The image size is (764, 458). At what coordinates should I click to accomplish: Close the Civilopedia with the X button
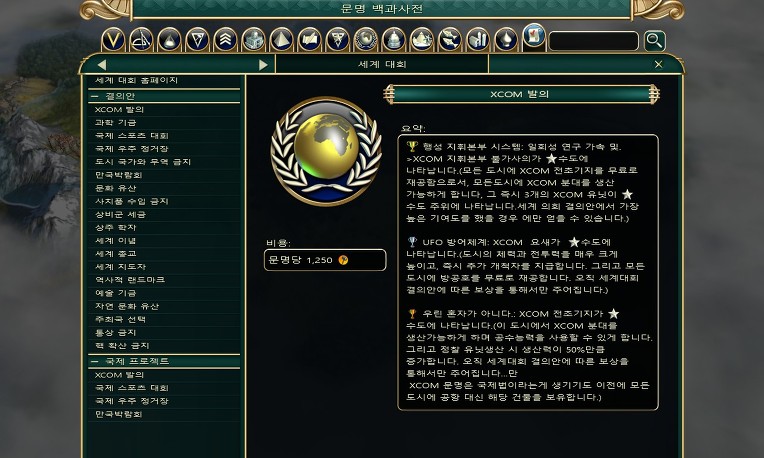click(658, 64)
